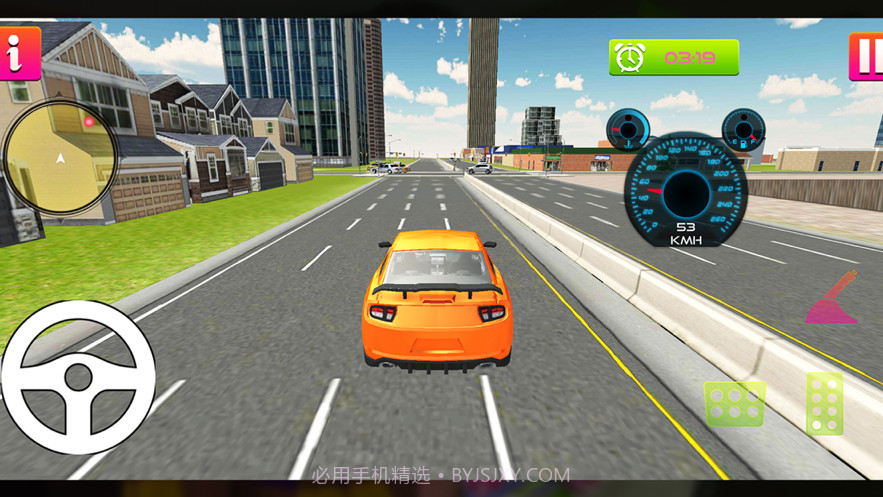Click the circular yellow minimap

point(60,157)
